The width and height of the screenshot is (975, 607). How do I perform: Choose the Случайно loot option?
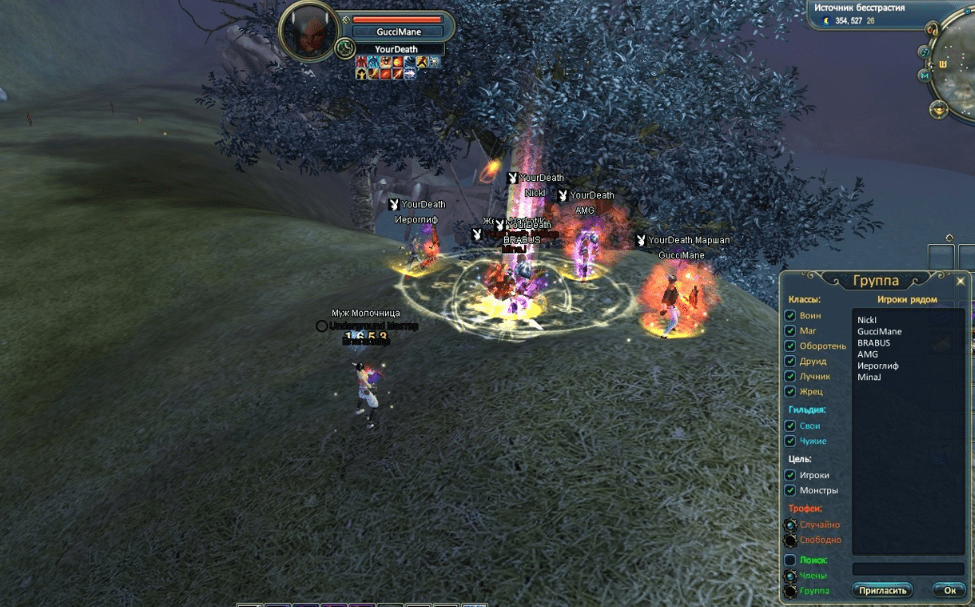790,524
